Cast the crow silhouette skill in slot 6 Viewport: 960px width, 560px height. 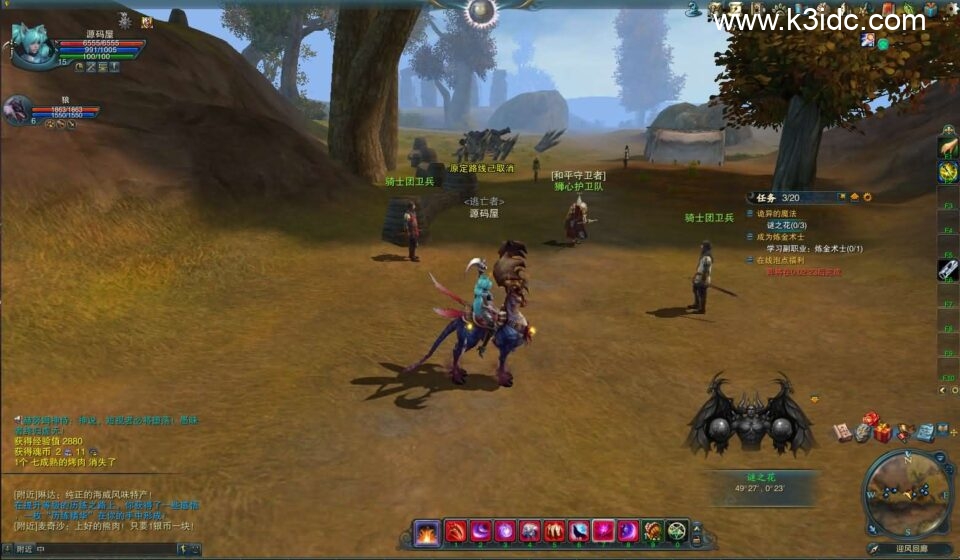(x=579, y=532)
